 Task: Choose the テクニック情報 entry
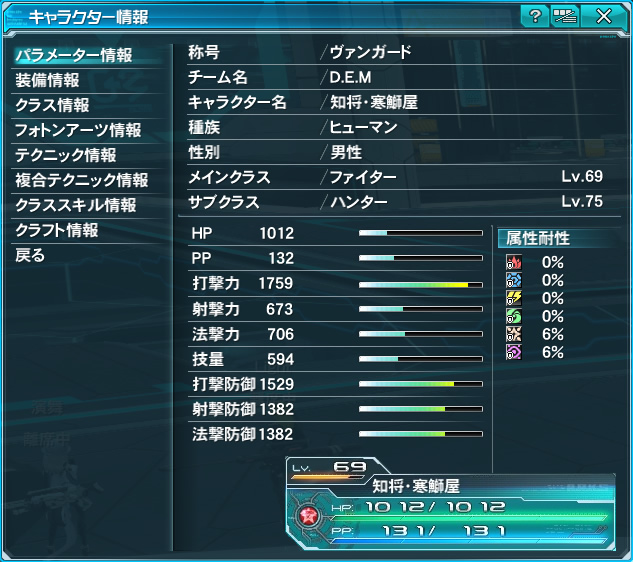click(x=65, y=155)
